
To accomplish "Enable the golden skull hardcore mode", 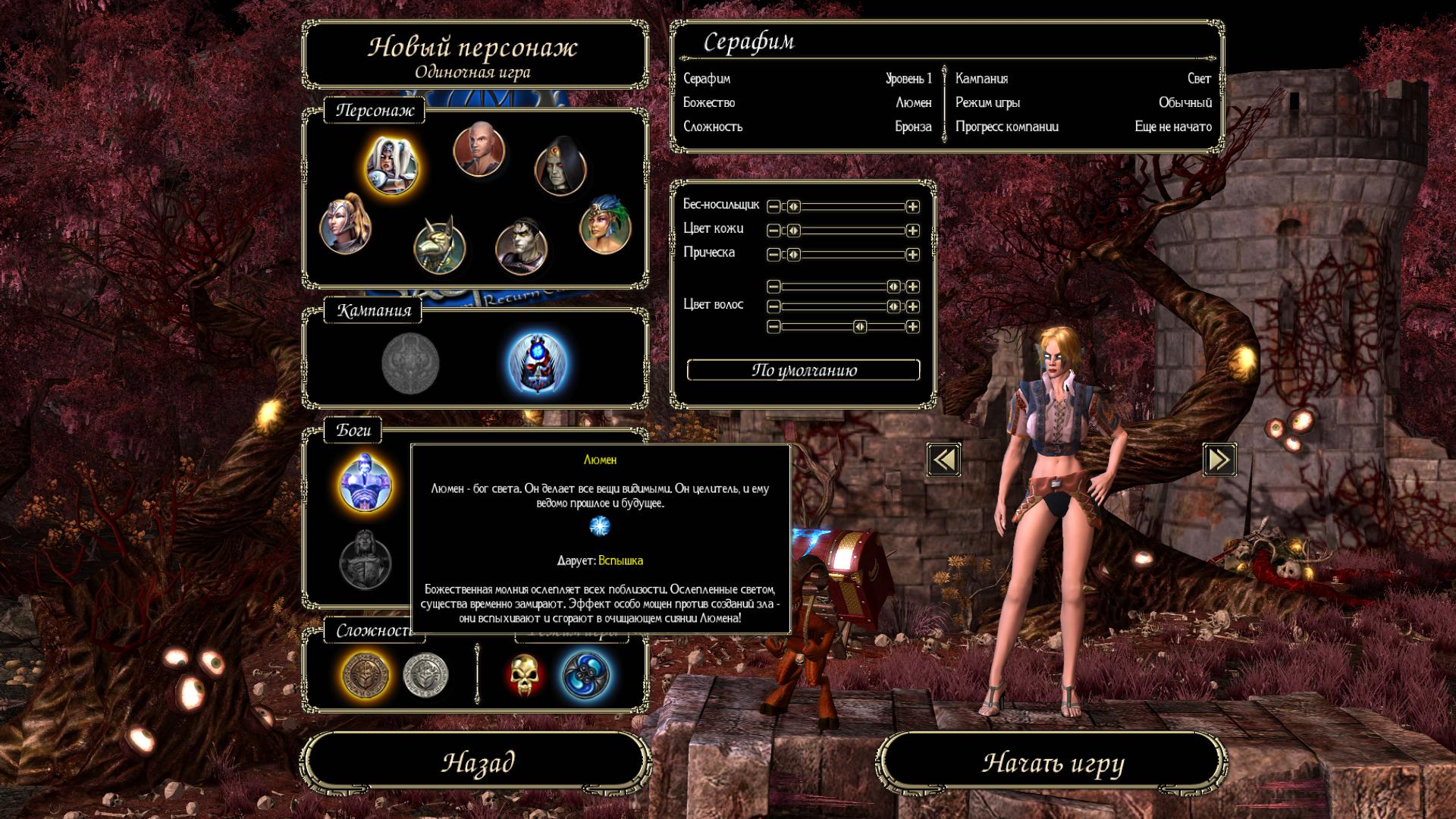I will pos(525,674).
